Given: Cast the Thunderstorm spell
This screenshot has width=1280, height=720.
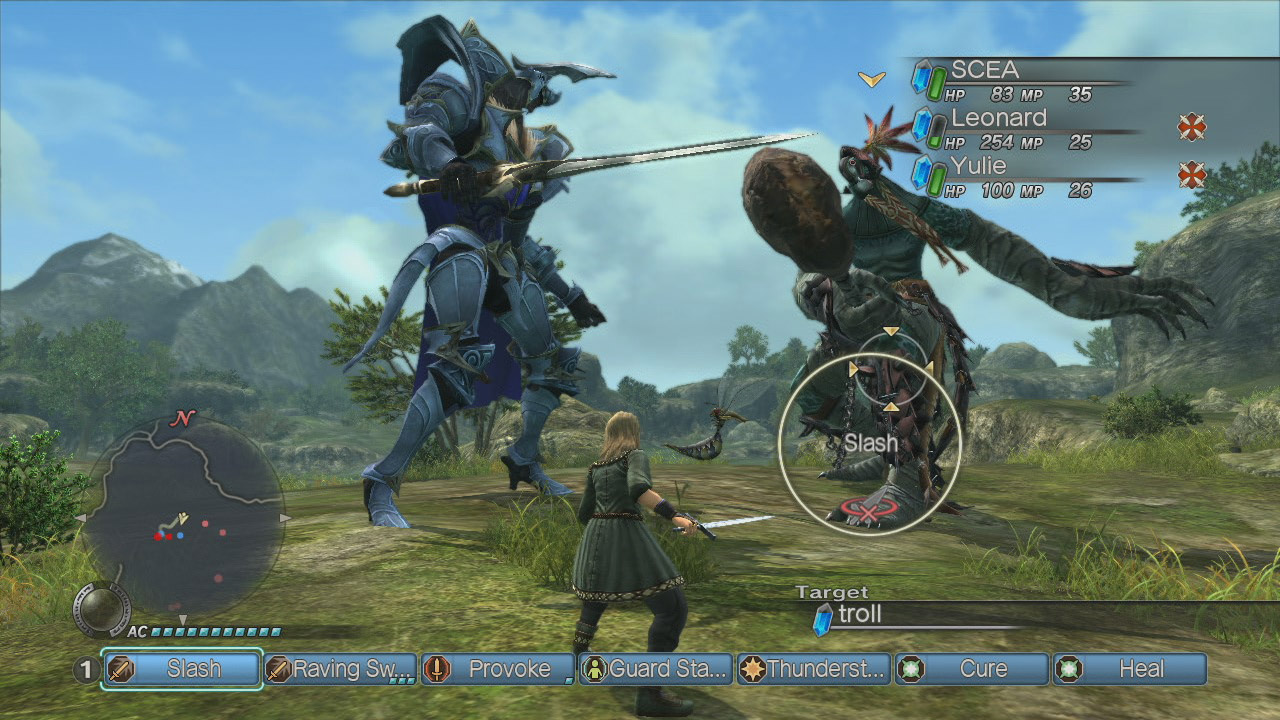Looking at the screenshot, I should tap(814, 669).
